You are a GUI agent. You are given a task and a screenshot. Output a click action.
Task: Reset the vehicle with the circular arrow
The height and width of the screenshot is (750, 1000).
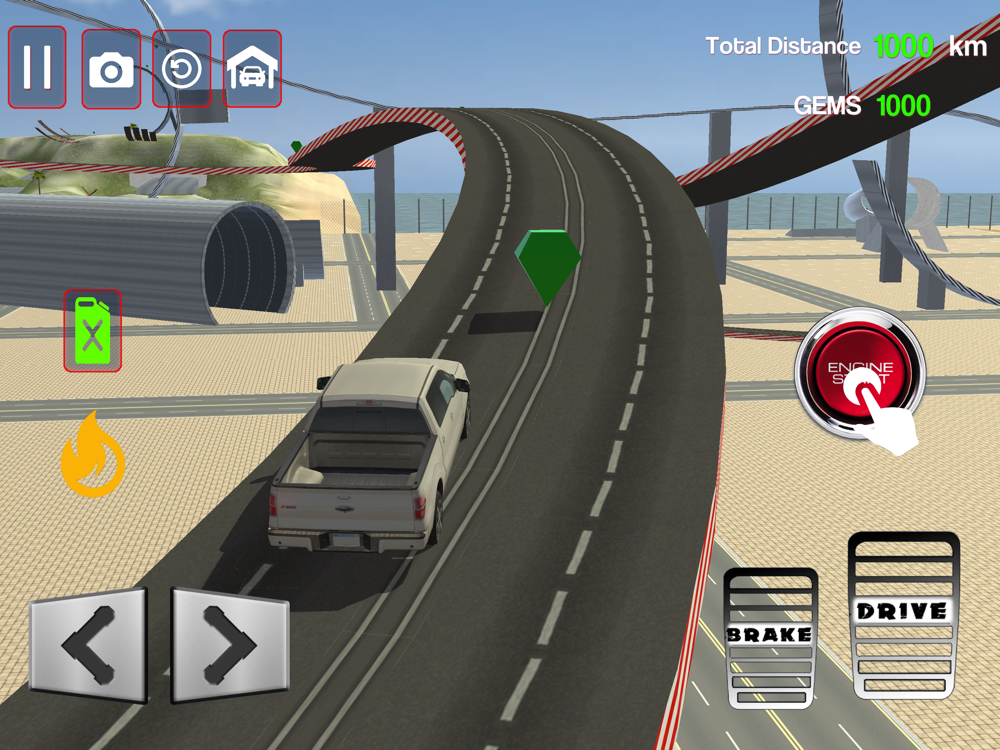coord(182,69)
